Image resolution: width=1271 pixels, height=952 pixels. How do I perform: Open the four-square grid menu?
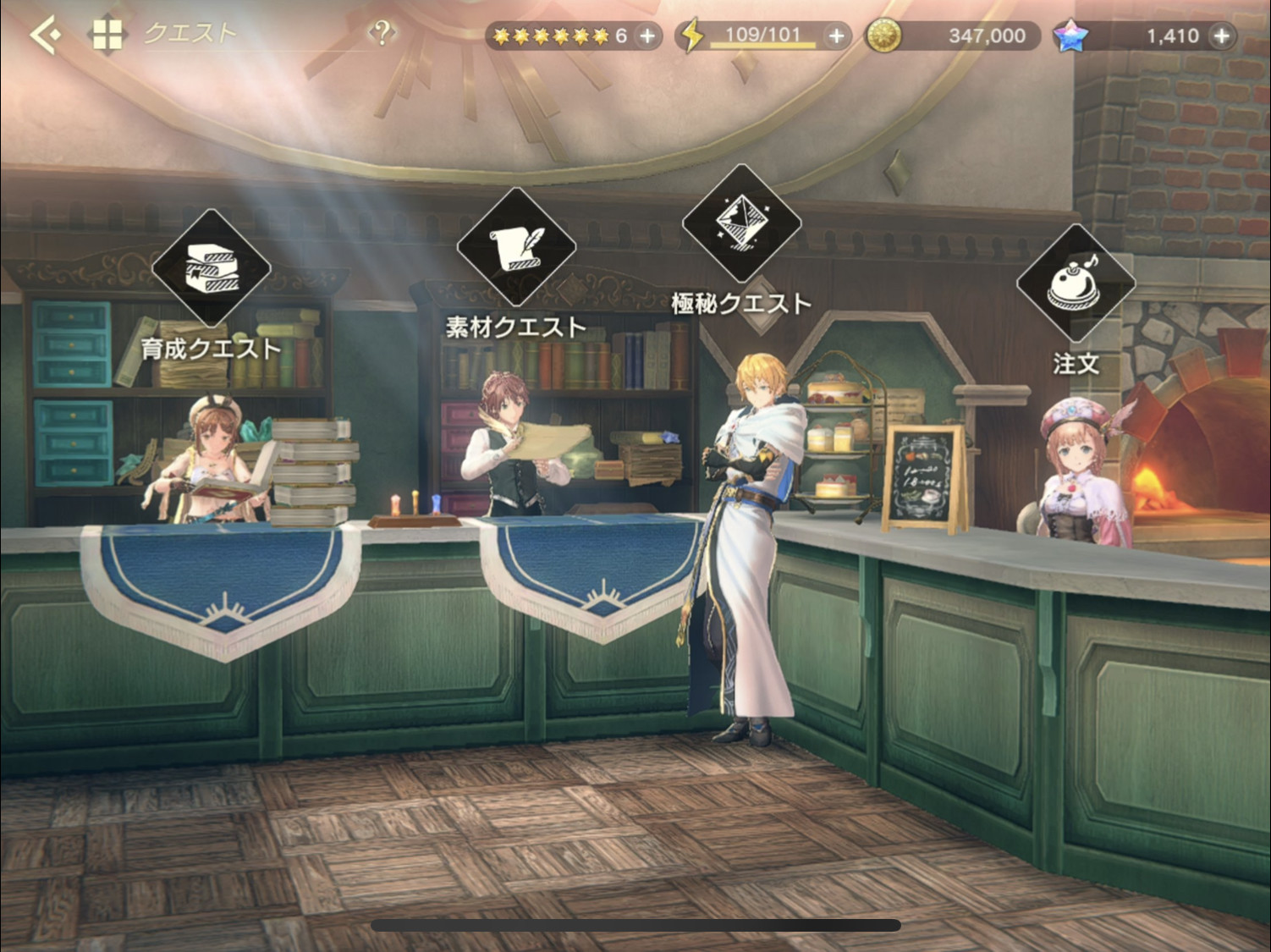tap(107, 36)
